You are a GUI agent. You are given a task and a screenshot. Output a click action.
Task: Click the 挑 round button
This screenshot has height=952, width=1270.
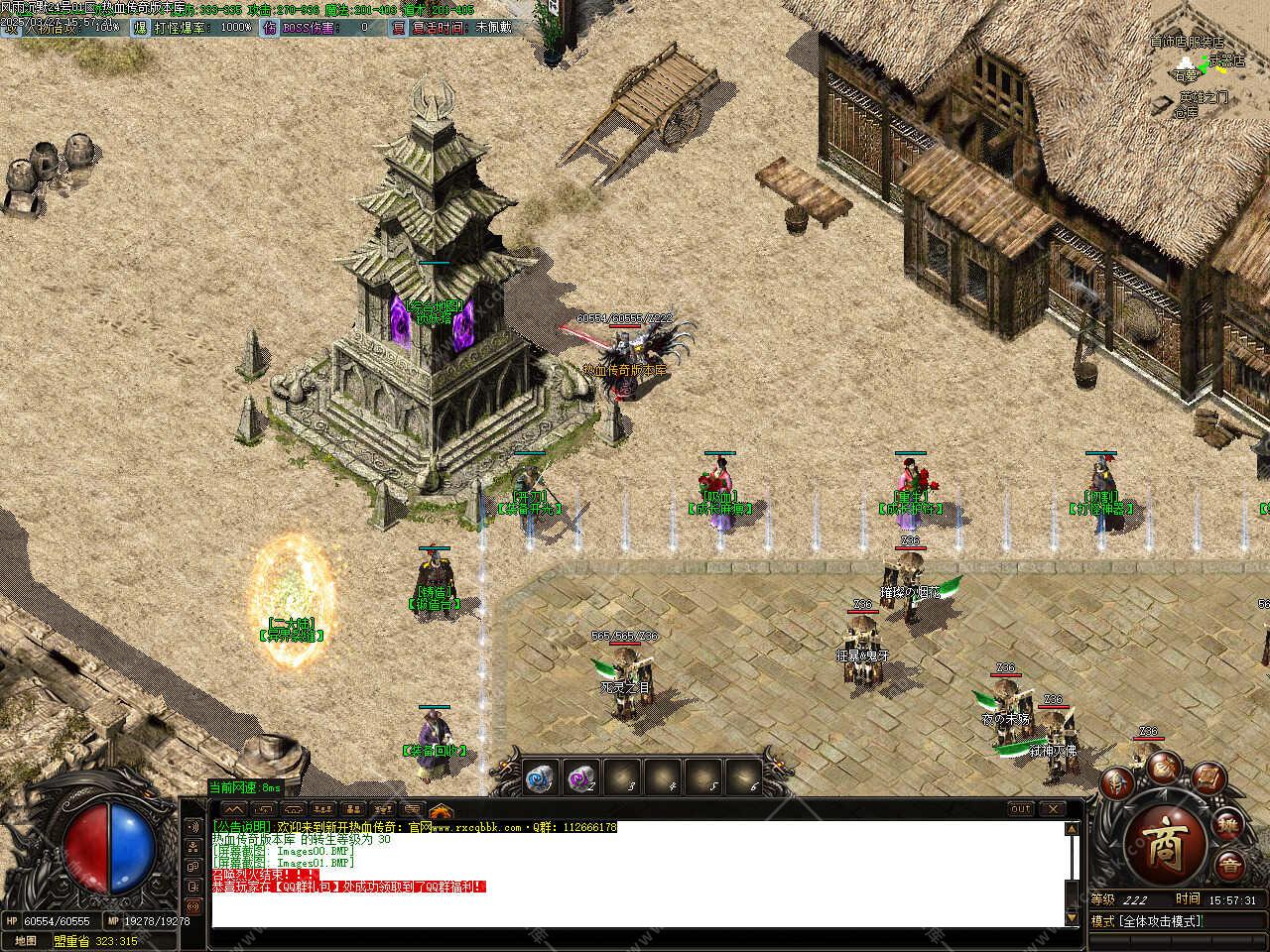click(1228, 825)
